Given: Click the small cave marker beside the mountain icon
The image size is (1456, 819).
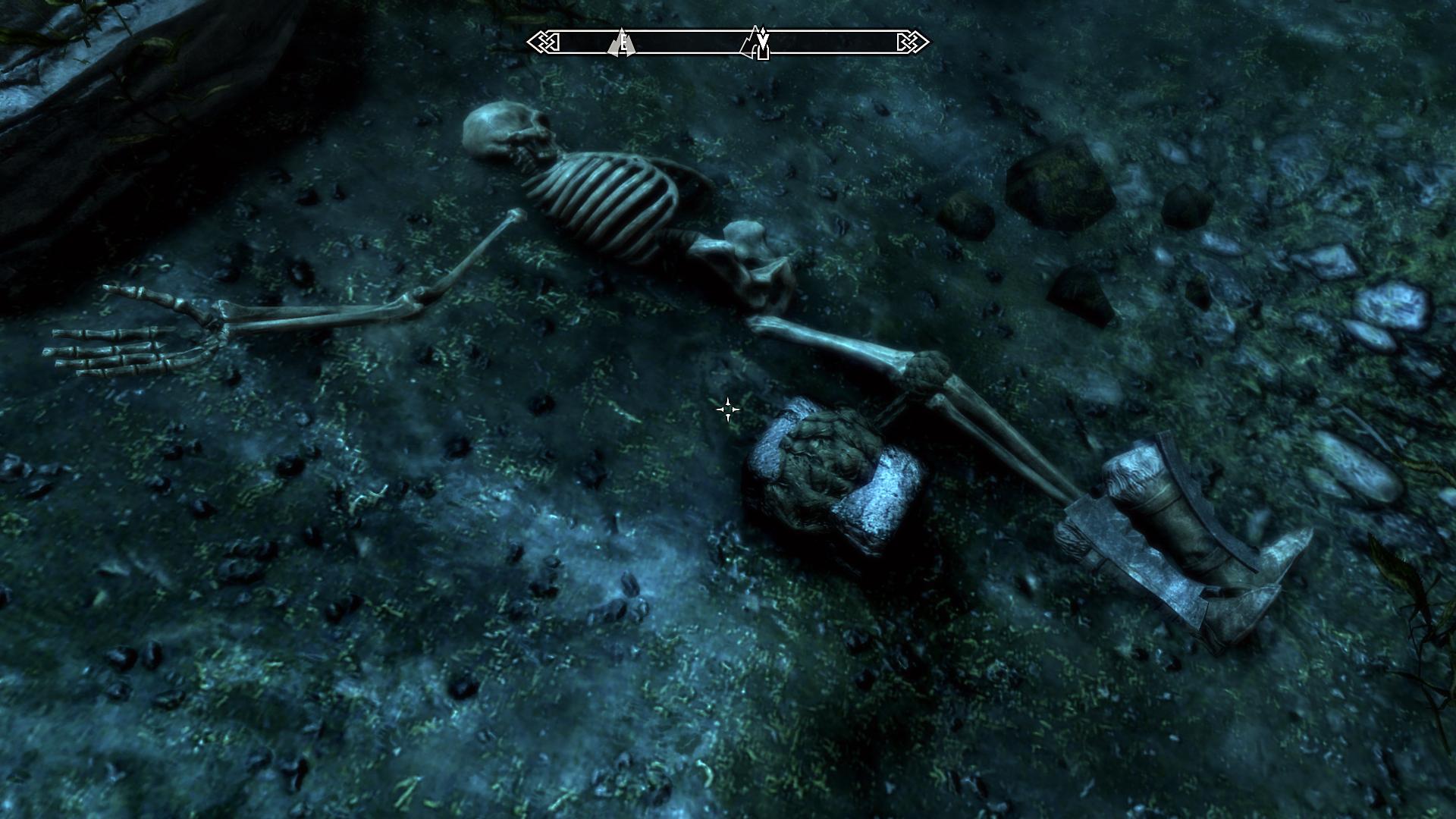Looking at the screenshot, I should click(x=764, y=53).
